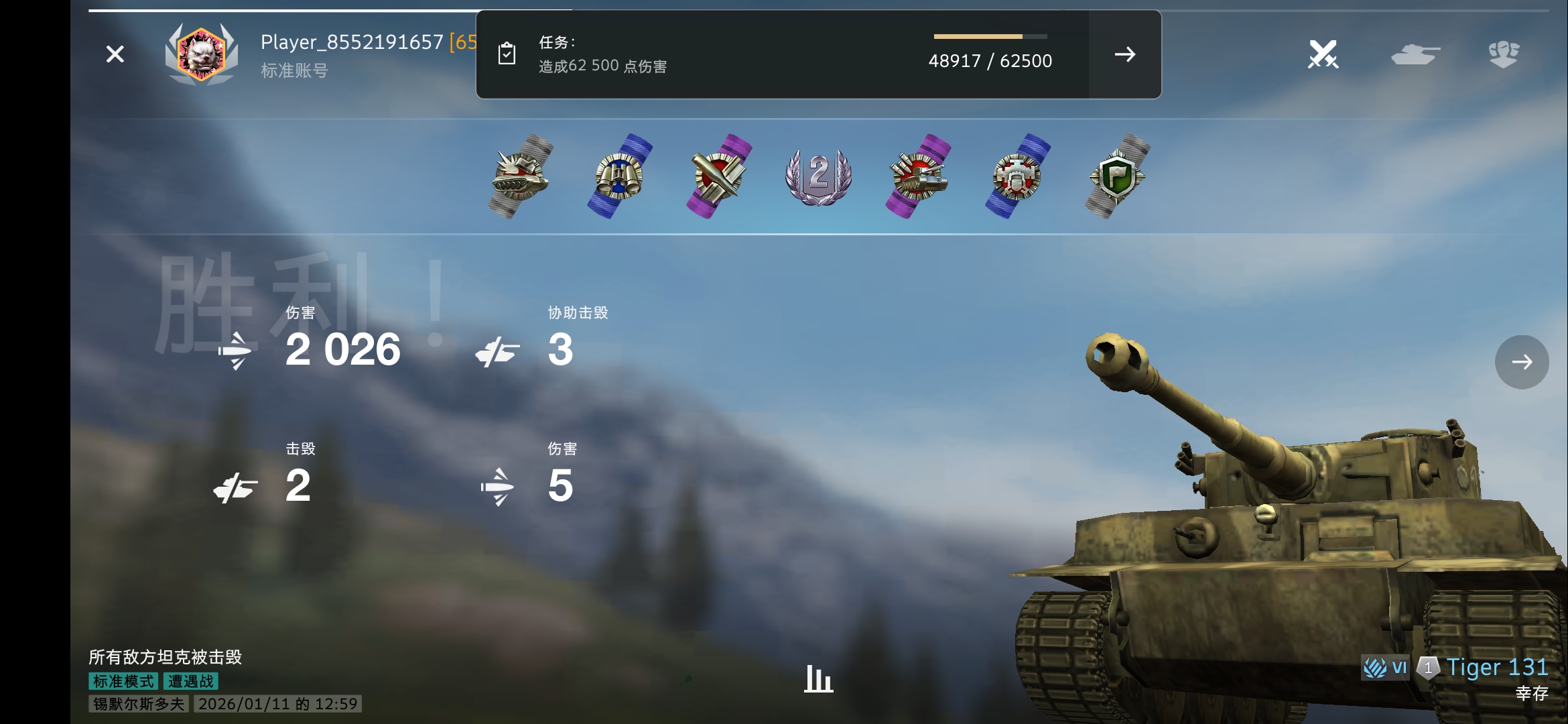Inspect the green flag shield medal
The width and height of the screenshot is (1568, 724).
1116,176
